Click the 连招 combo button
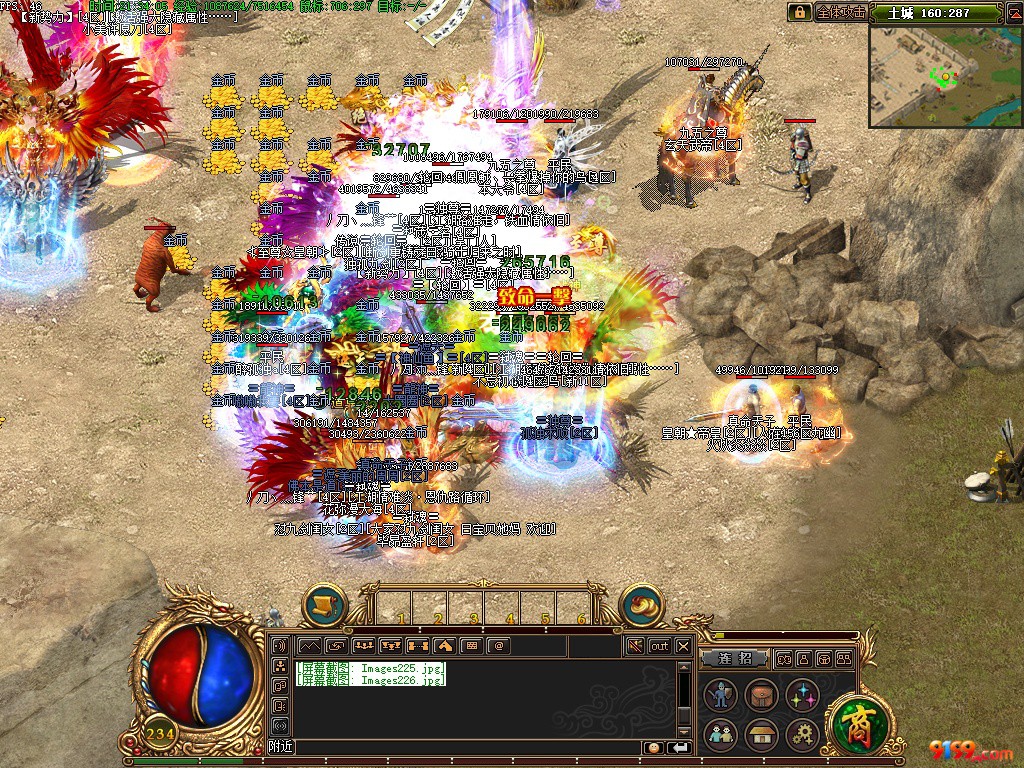 point(733,659)
